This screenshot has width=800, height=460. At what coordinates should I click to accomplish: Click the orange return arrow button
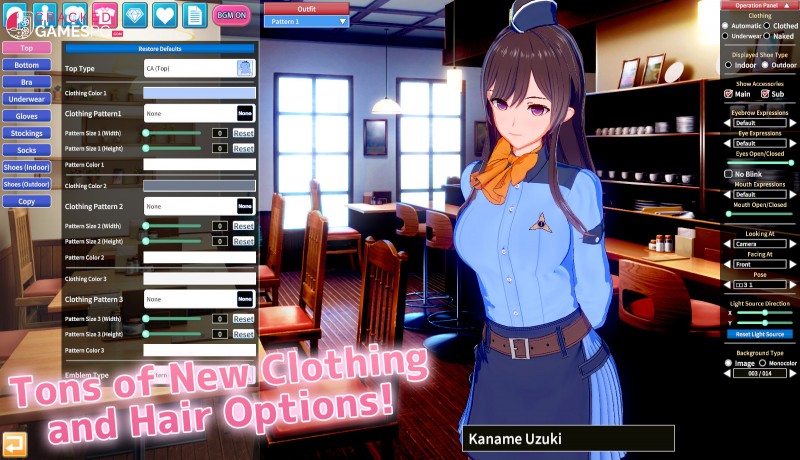pos(14,444)
